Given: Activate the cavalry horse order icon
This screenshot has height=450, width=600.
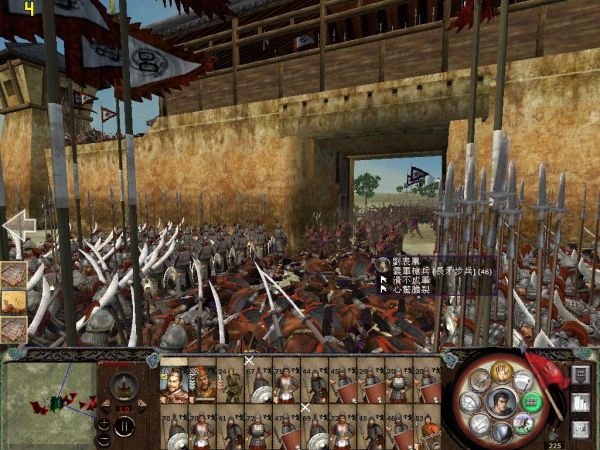Looking at the screenshot, I should tap(521, 424).
